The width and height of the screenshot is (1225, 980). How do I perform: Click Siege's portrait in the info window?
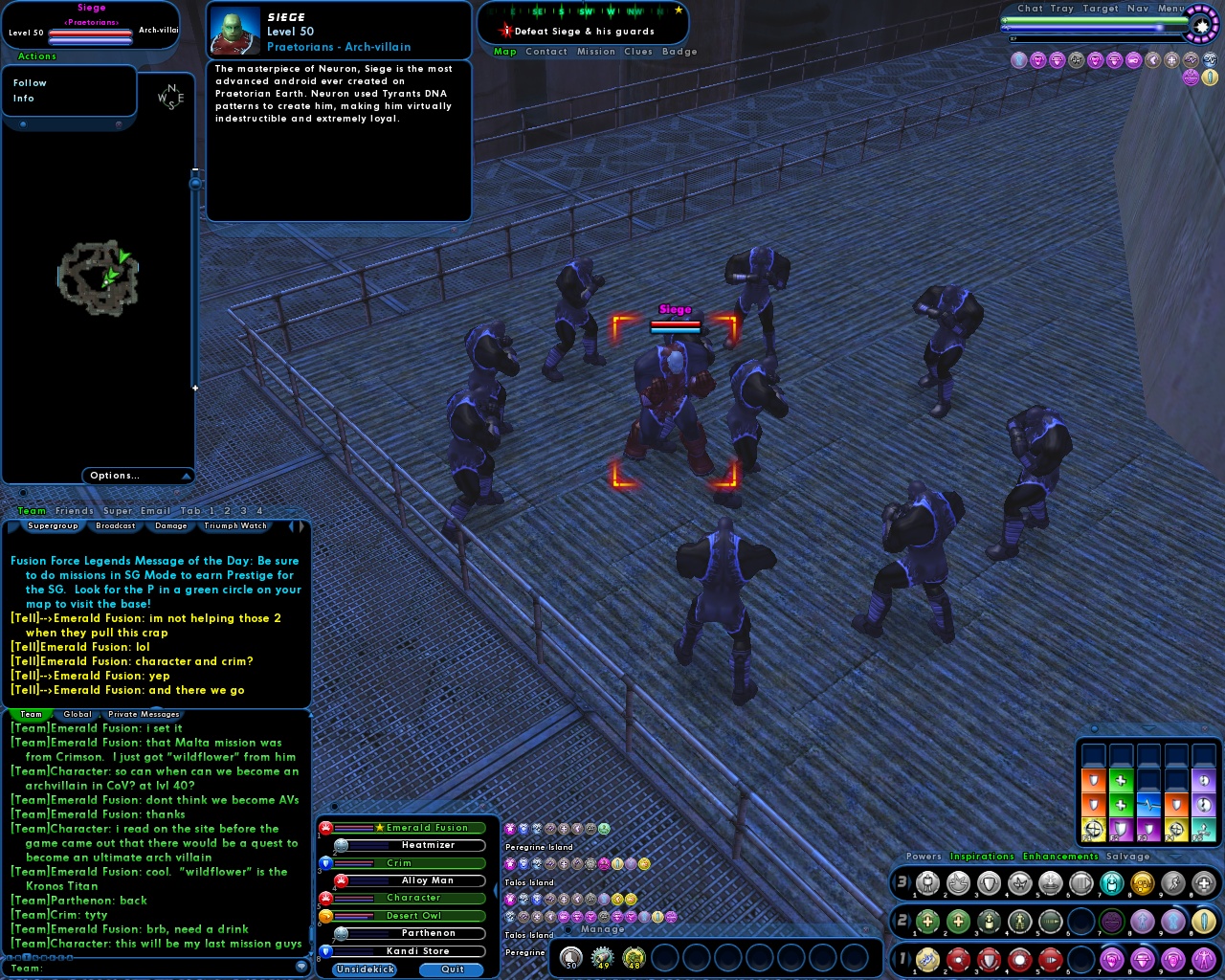[x=237, y=31]
